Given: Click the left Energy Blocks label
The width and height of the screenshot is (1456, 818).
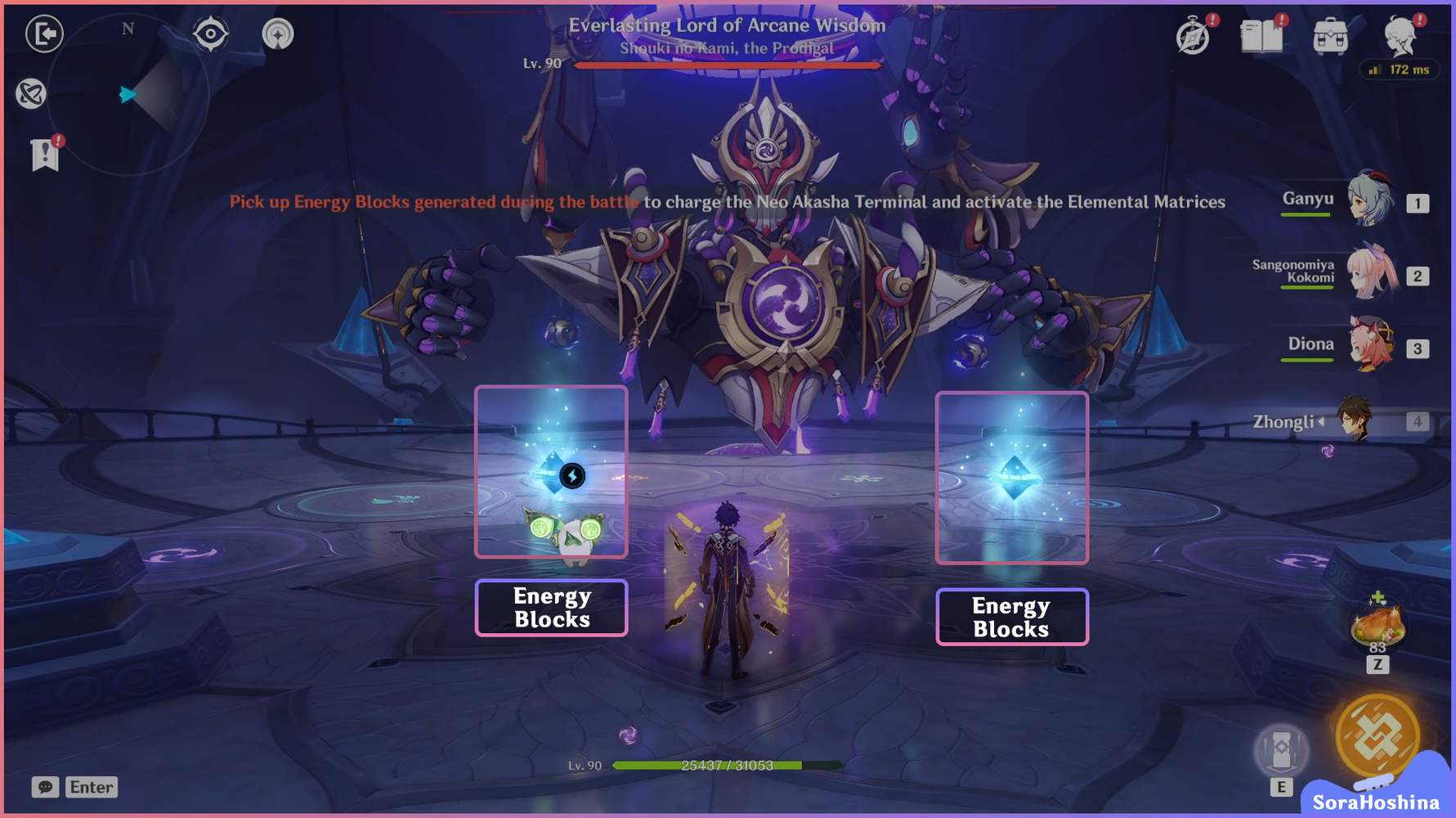Looking at the screenshot, I should [551, 607].
